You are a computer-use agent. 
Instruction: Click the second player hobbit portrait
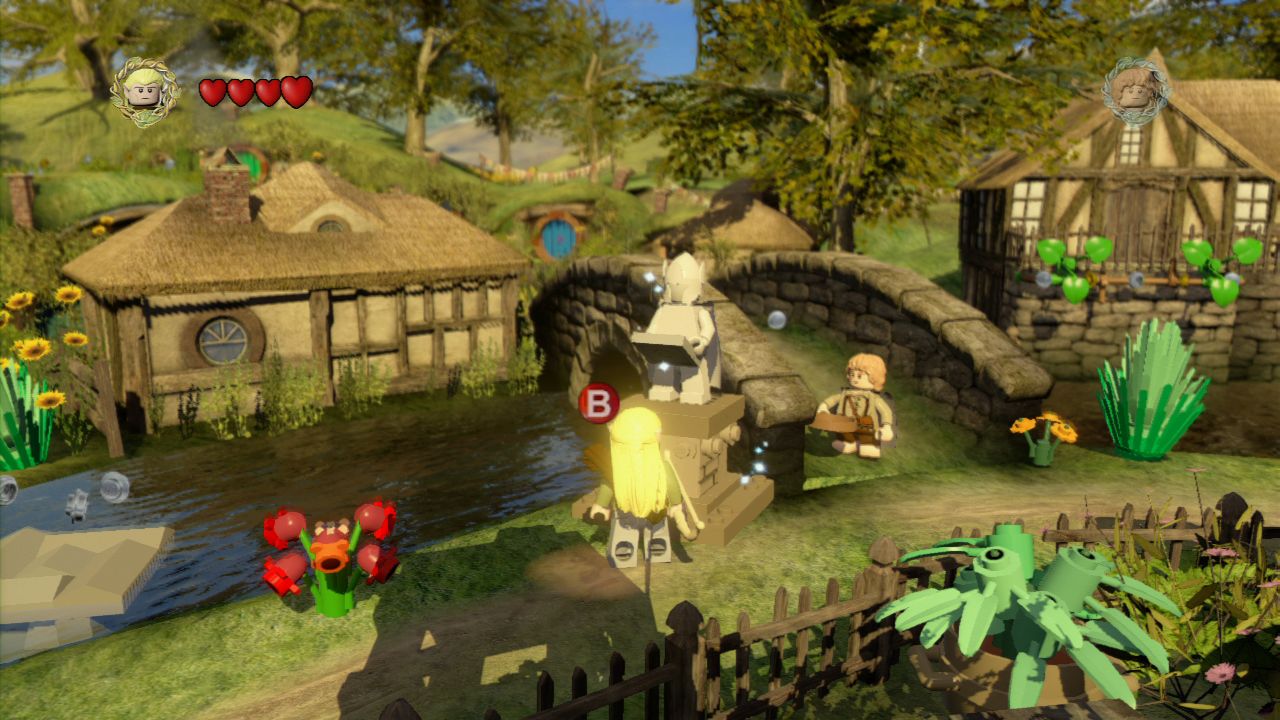pyautogui.click(x=1136, y=90)
